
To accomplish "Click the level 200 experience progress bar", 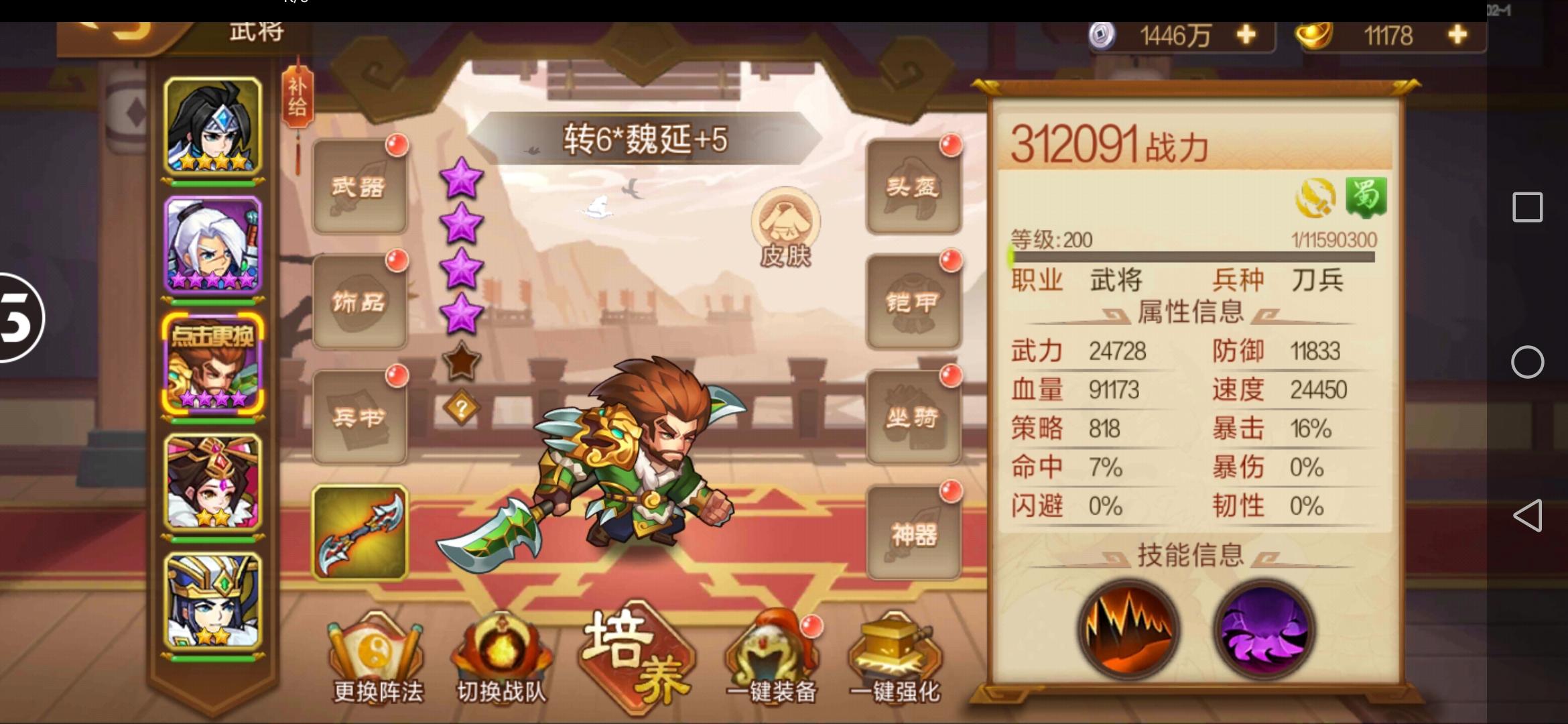I will click(1189, 258).
